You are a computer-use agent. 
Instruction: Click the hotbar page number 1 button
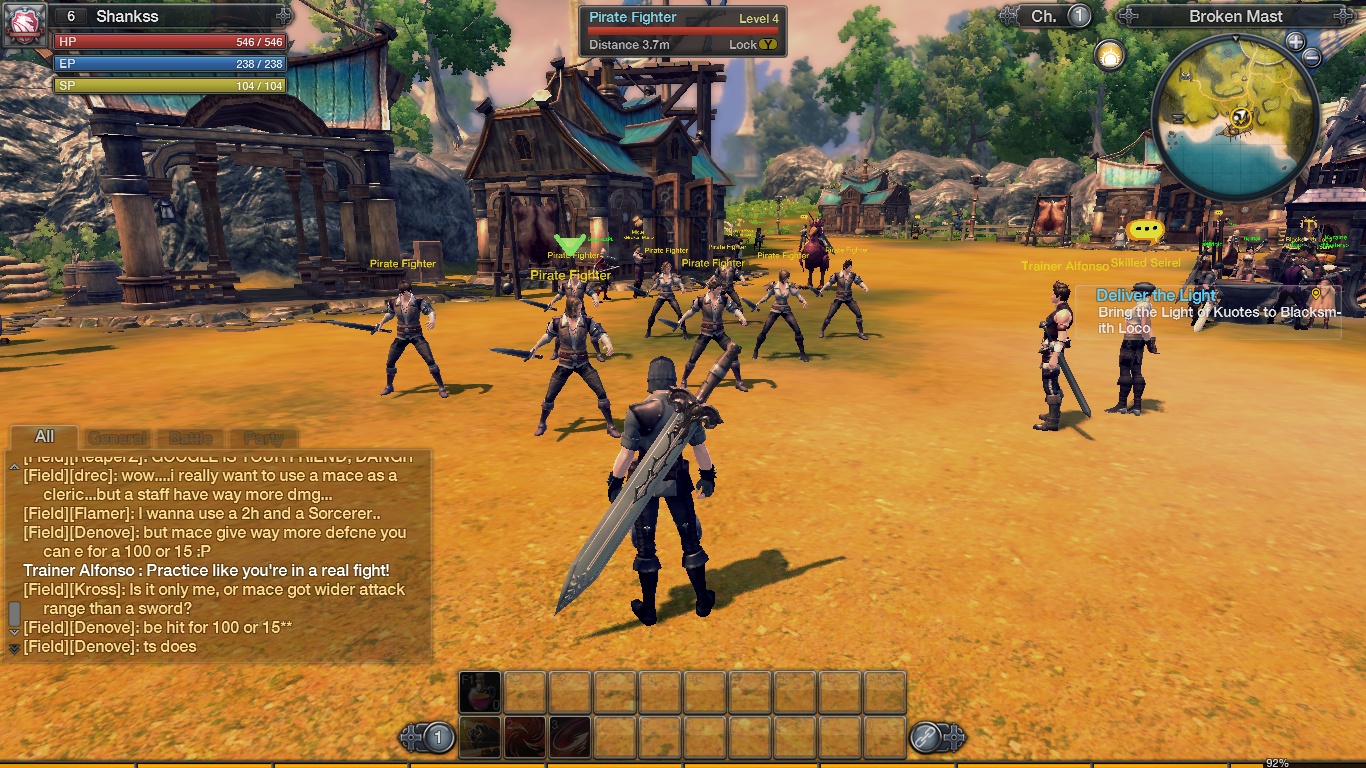[438, 738]
